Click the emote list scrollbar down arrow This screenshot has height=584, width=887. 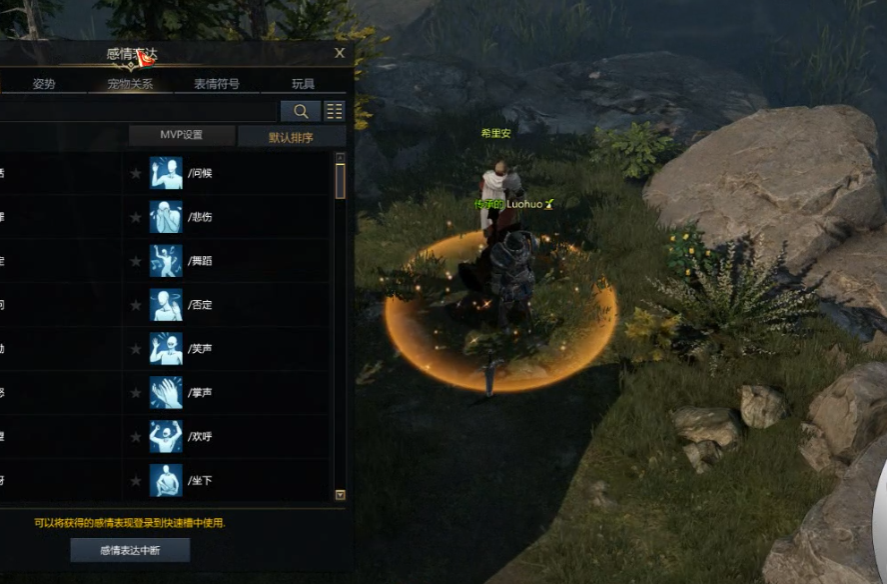[340, 495]
